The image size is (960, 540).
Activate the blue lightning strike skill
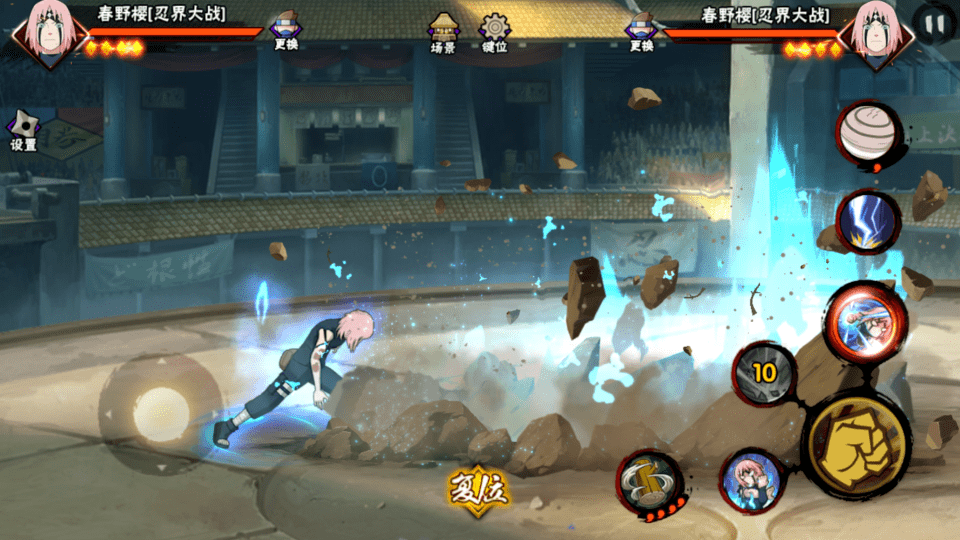coord(868,221)
